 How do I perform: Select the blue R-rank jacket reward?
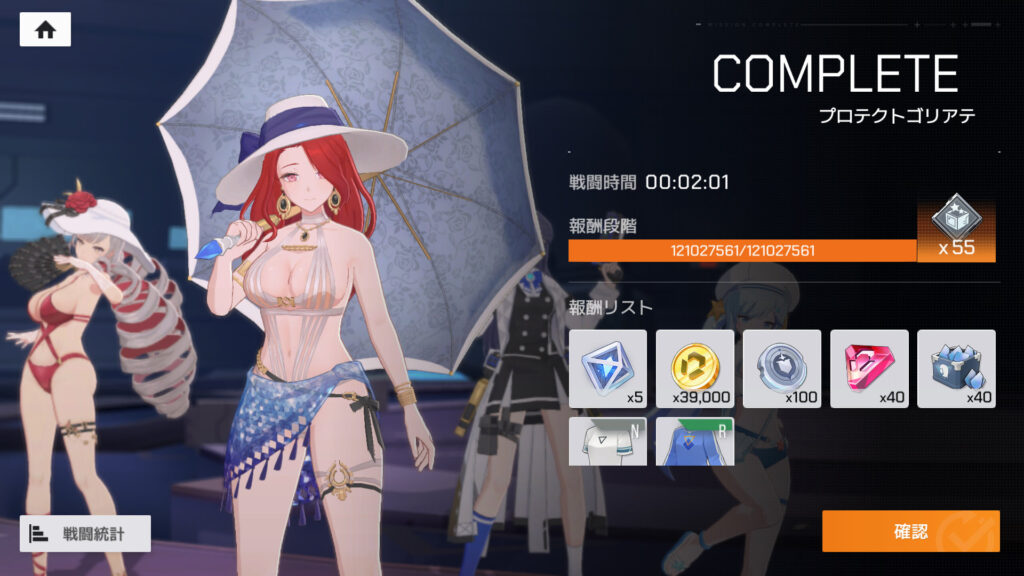point(694,441)
